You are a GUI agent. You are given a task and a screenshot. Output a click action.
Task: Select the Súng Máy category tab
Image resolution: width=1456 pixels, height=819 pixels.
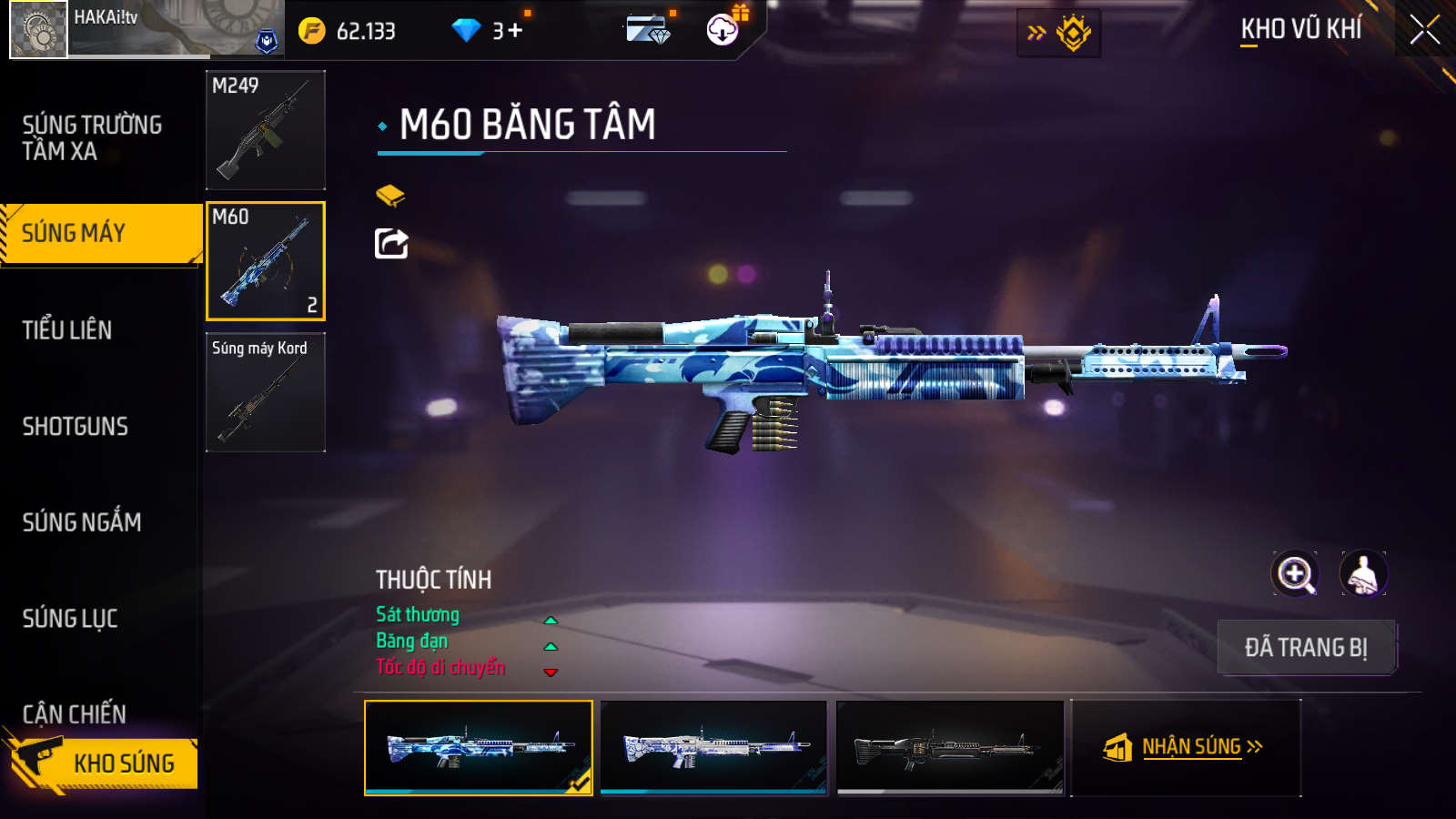click(x=100, y=233)
